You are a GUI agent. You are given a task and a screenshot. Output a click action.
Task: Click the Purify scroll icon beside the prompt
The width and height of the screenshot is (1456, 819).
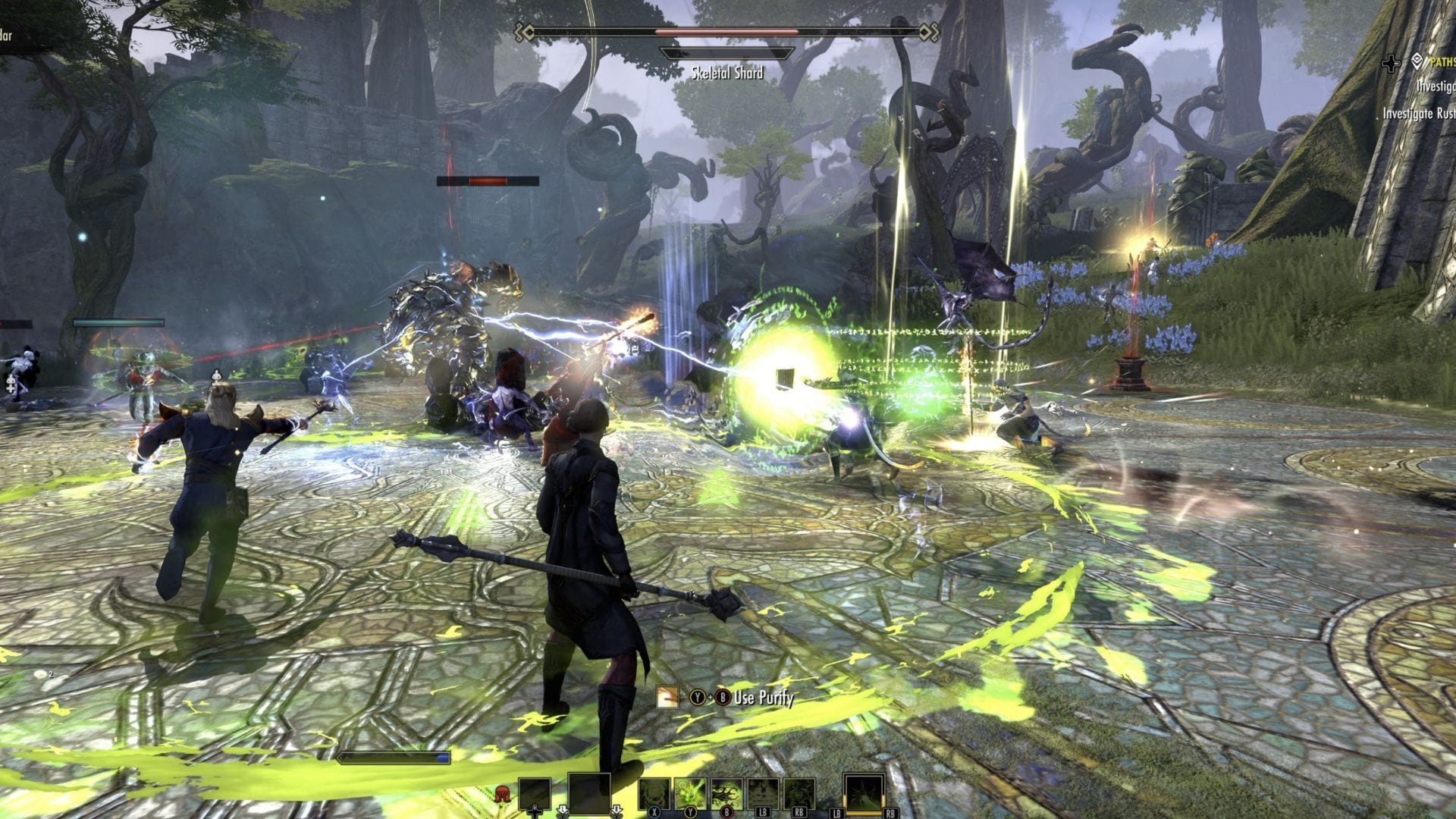click(x=668, y=698)
